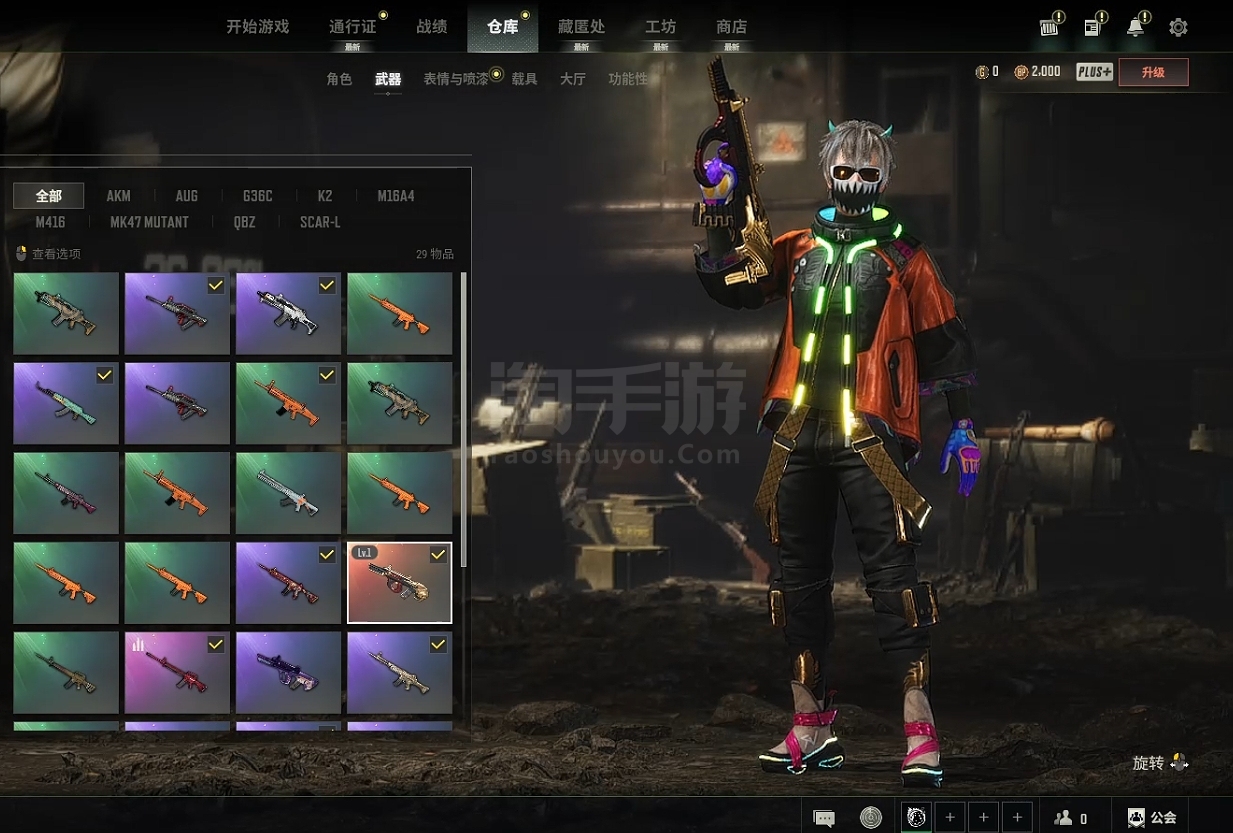Go to the 藏匿处 tab
The image size is (1233, 833).
coord(581,27)
